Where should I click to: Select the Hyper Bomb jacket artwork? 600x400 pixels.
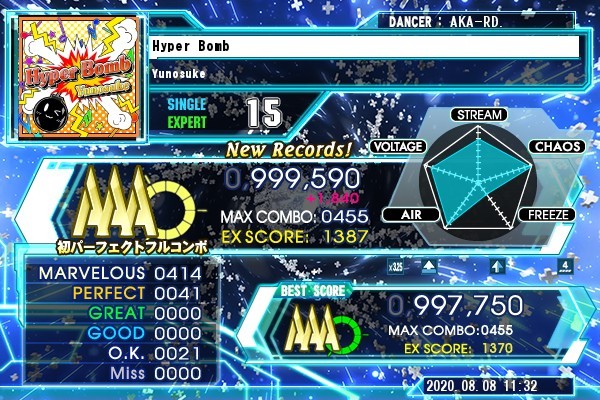pos(81,78)
